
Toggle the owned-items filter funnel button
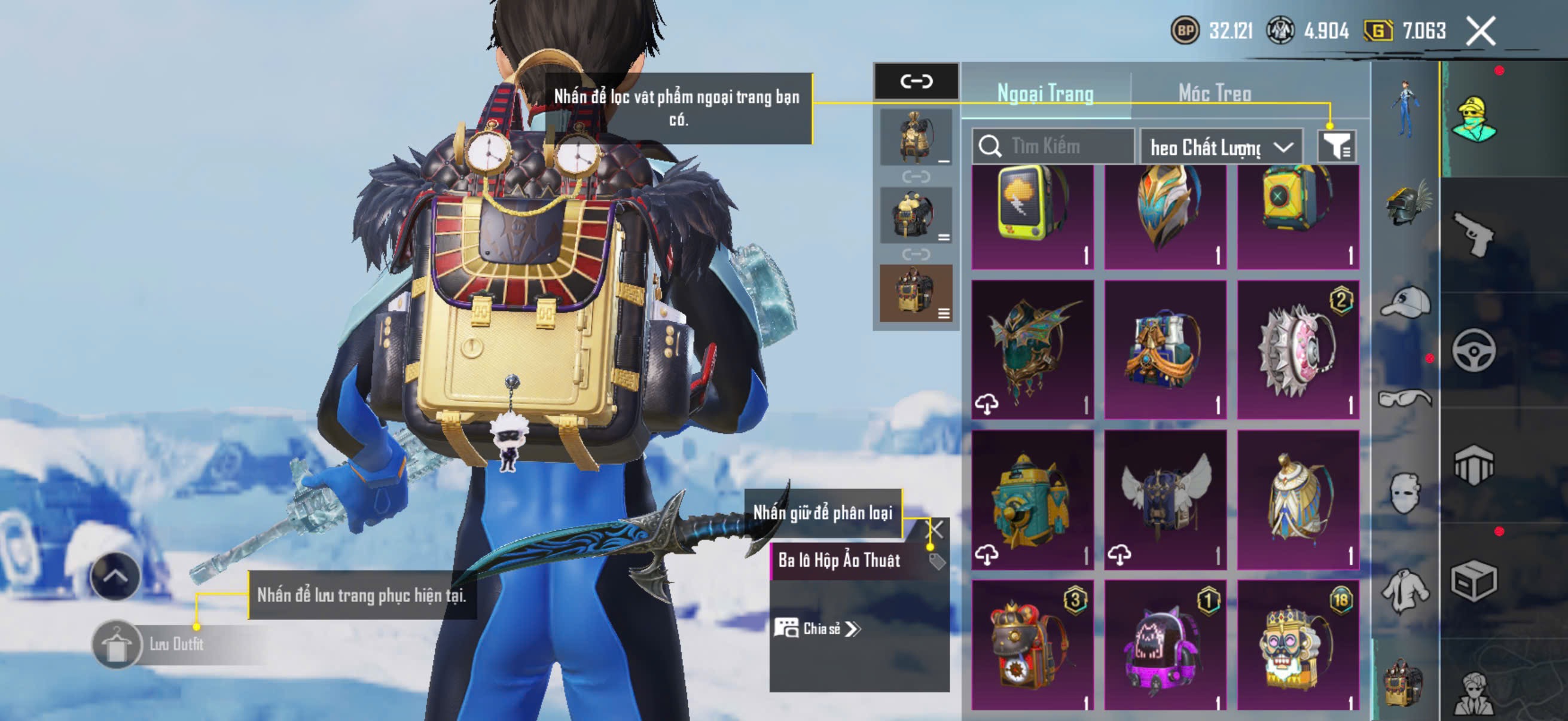(x=1336, y=146)
